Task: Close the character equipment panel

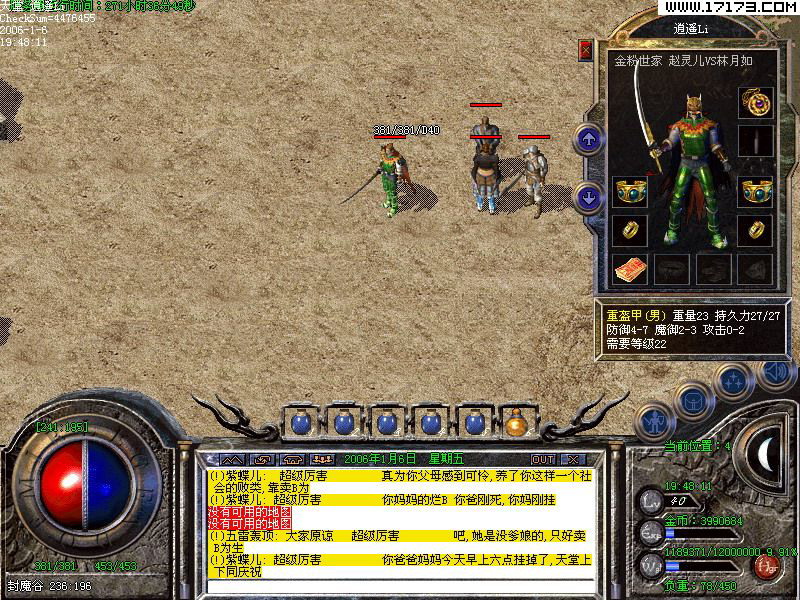Action: 586,50
